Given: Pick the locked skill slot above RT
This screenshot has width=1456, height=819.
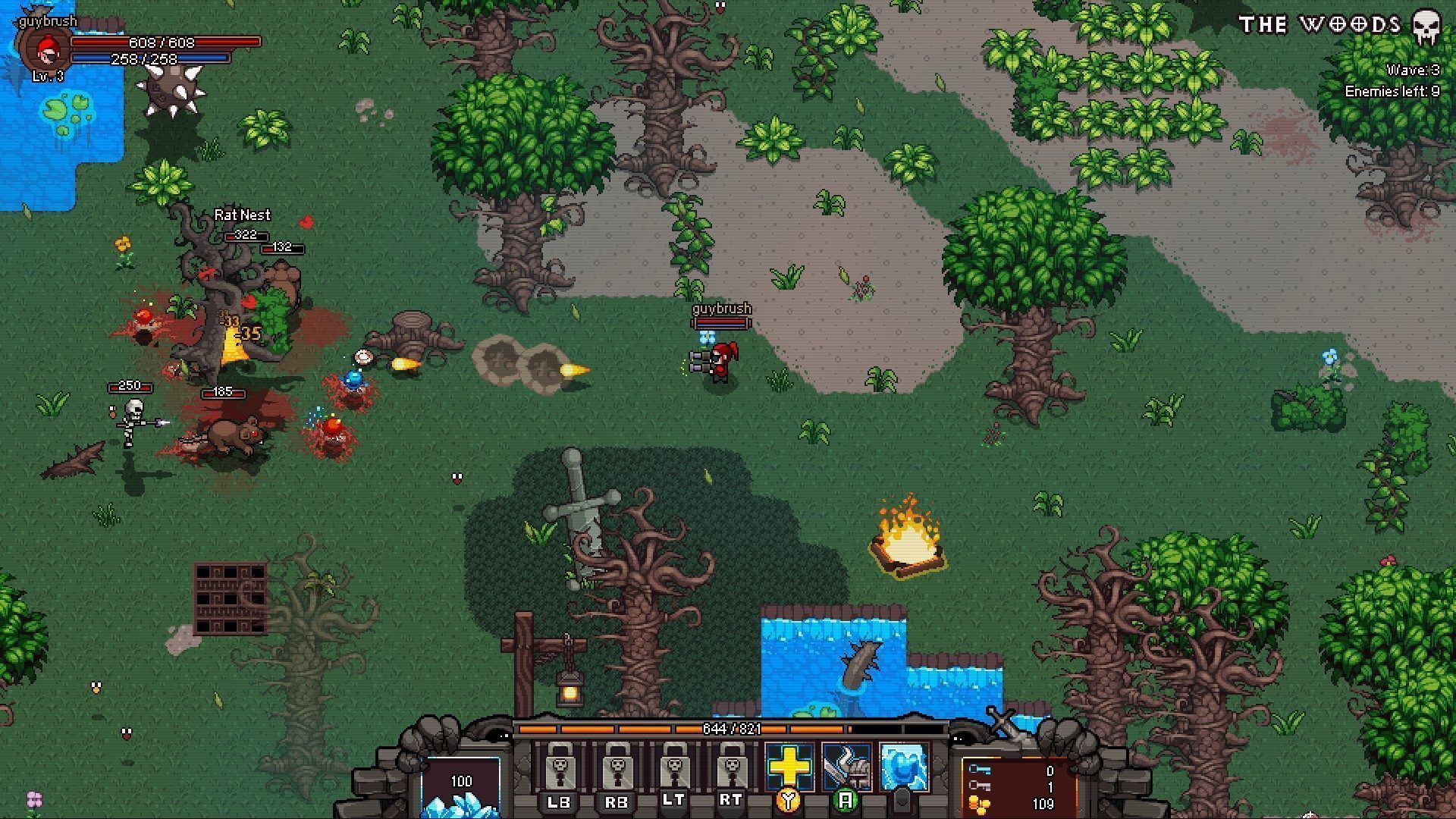Looking at the screenshot, I should pos(730,767).
